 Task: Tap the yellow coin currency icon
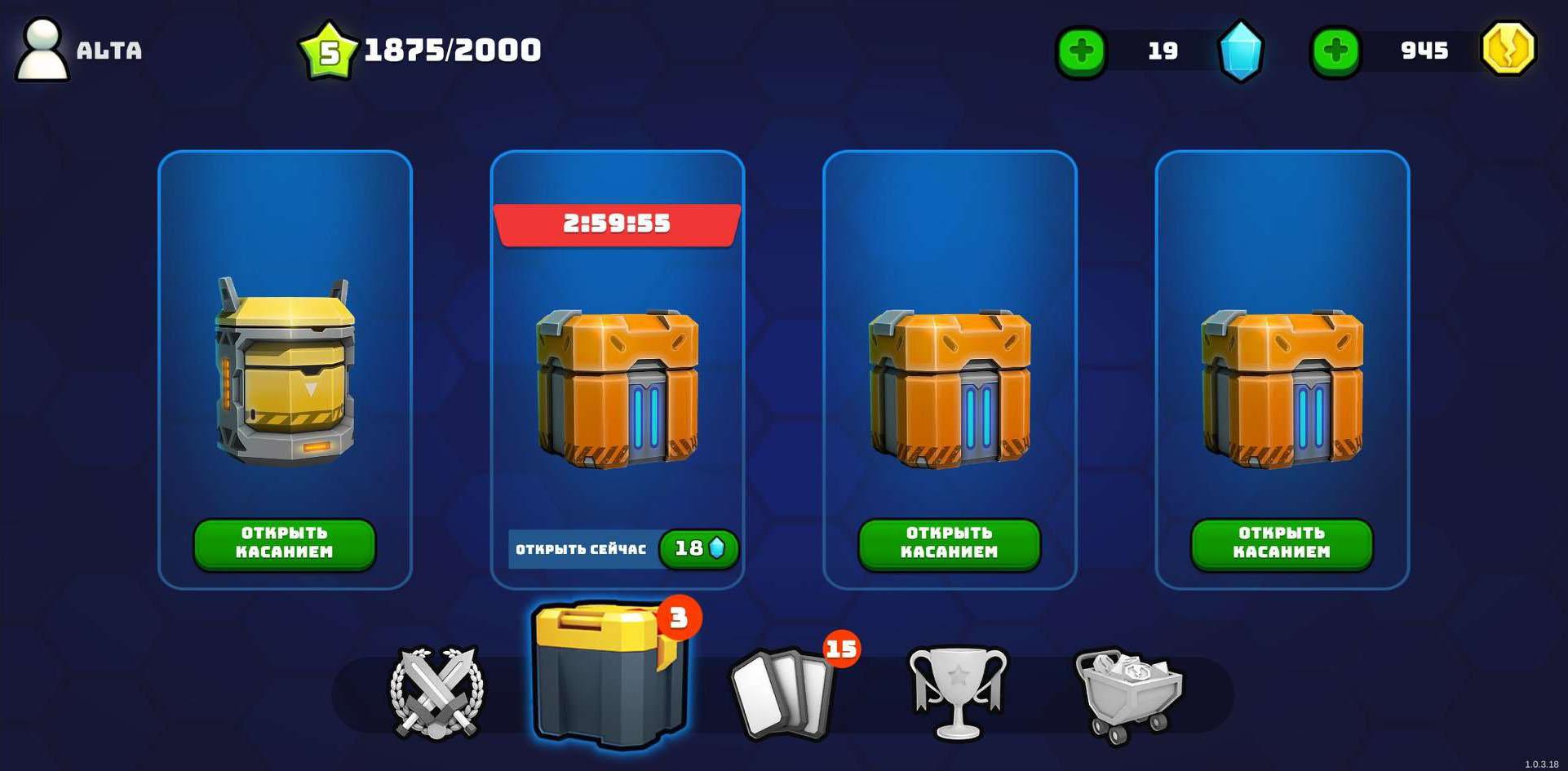[x=1510, y=51]
